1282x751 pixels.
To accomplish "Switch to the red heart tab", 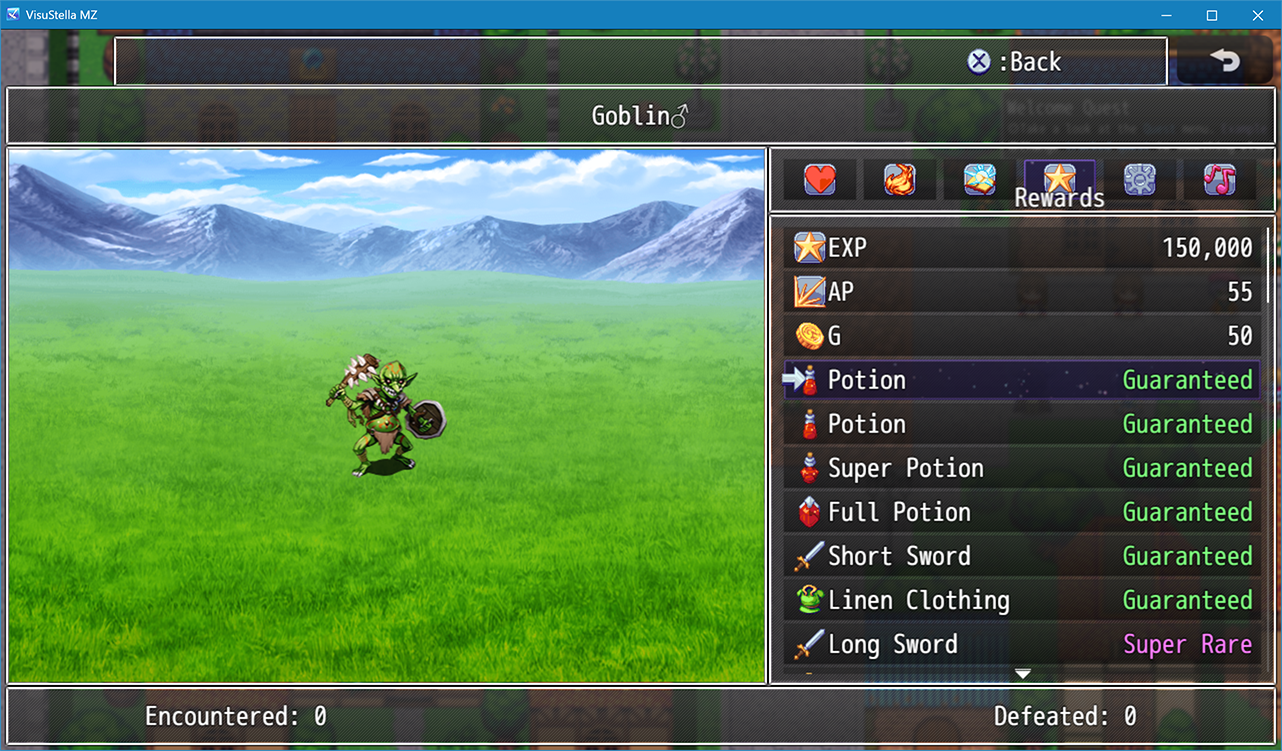I will pos(820,180).
